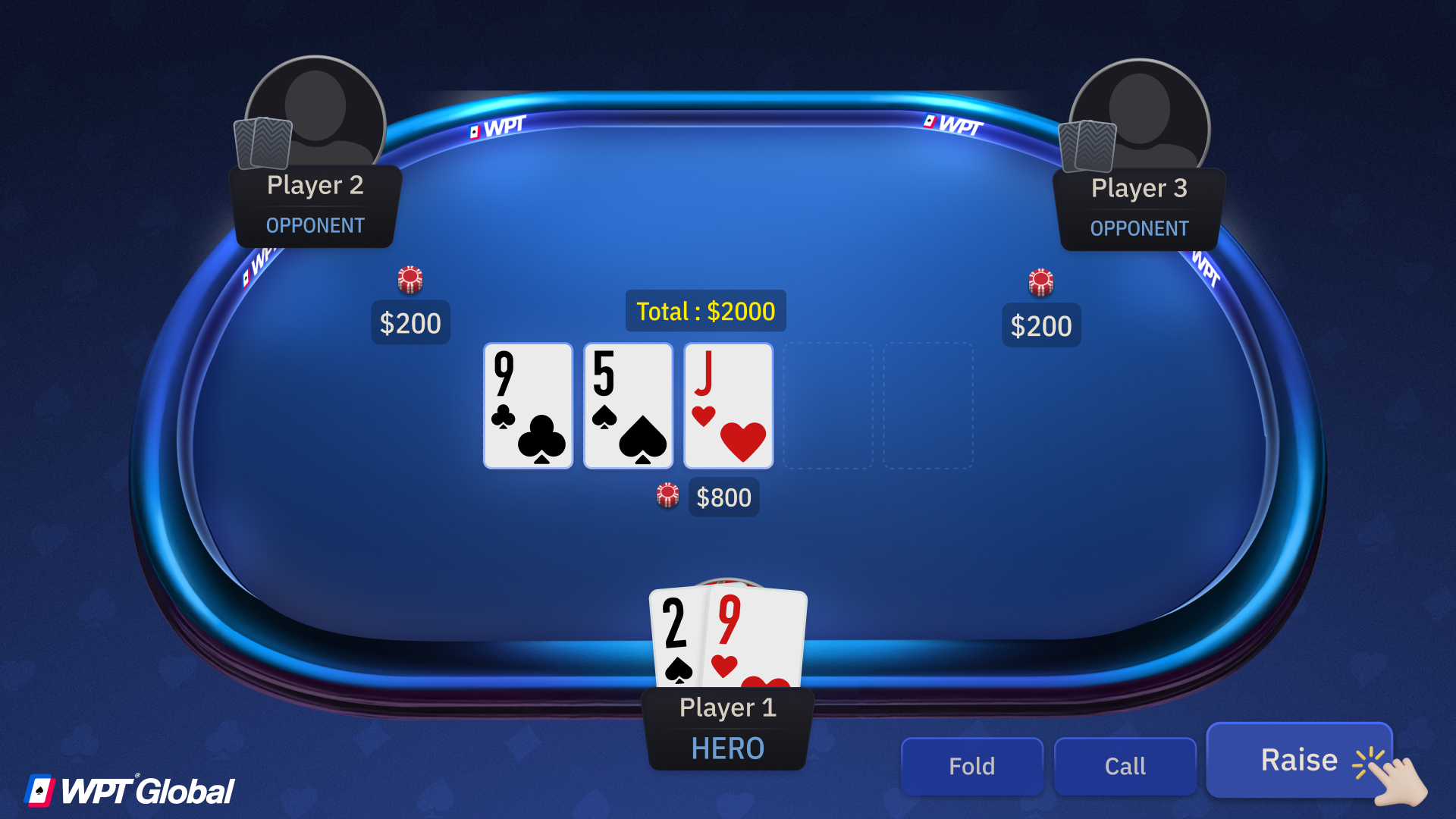Click Player 3's face-down hole cards

[x=1088, y=146]
